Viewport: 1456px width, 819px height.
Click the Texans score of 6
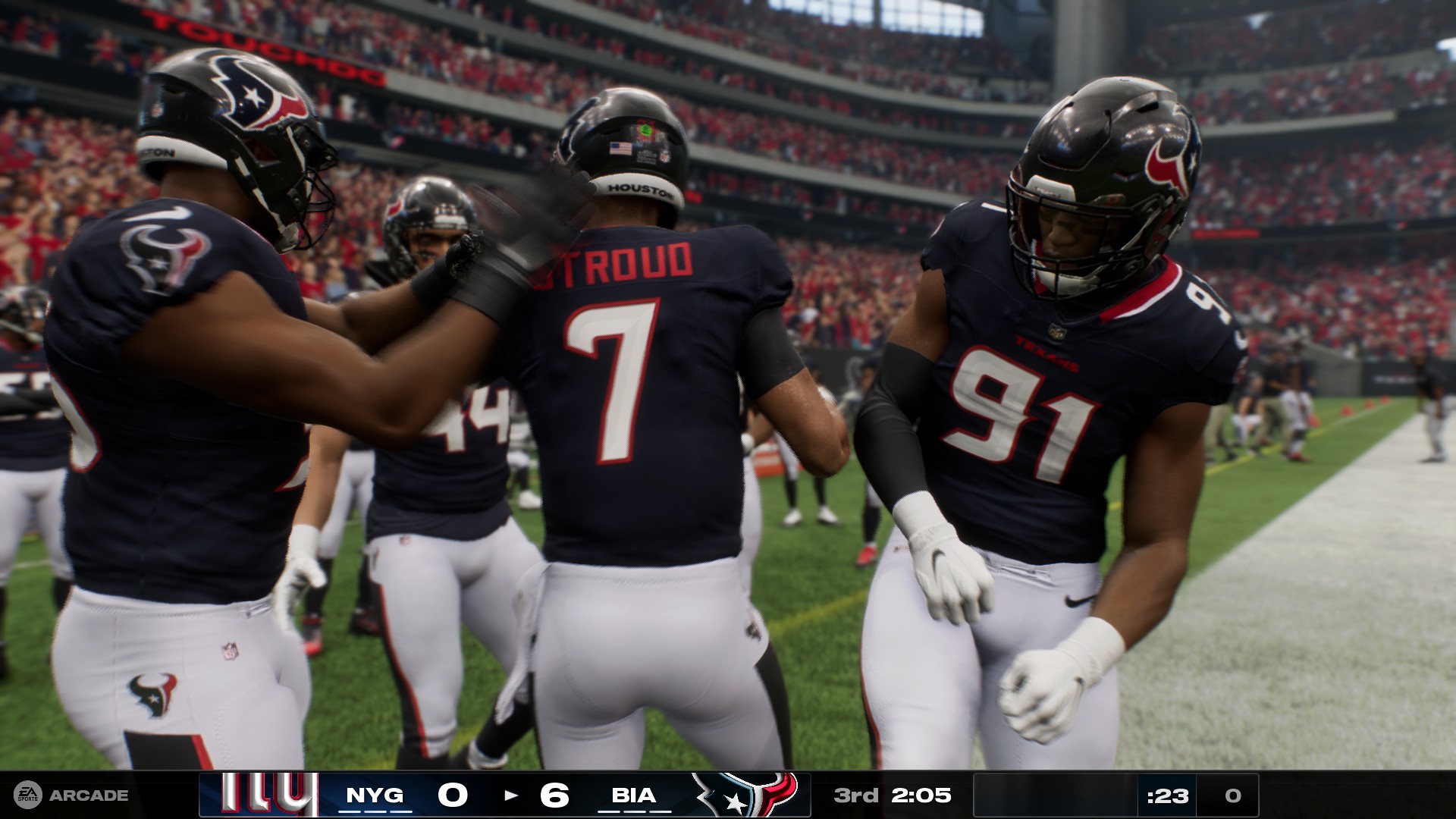tap(556, 793)
